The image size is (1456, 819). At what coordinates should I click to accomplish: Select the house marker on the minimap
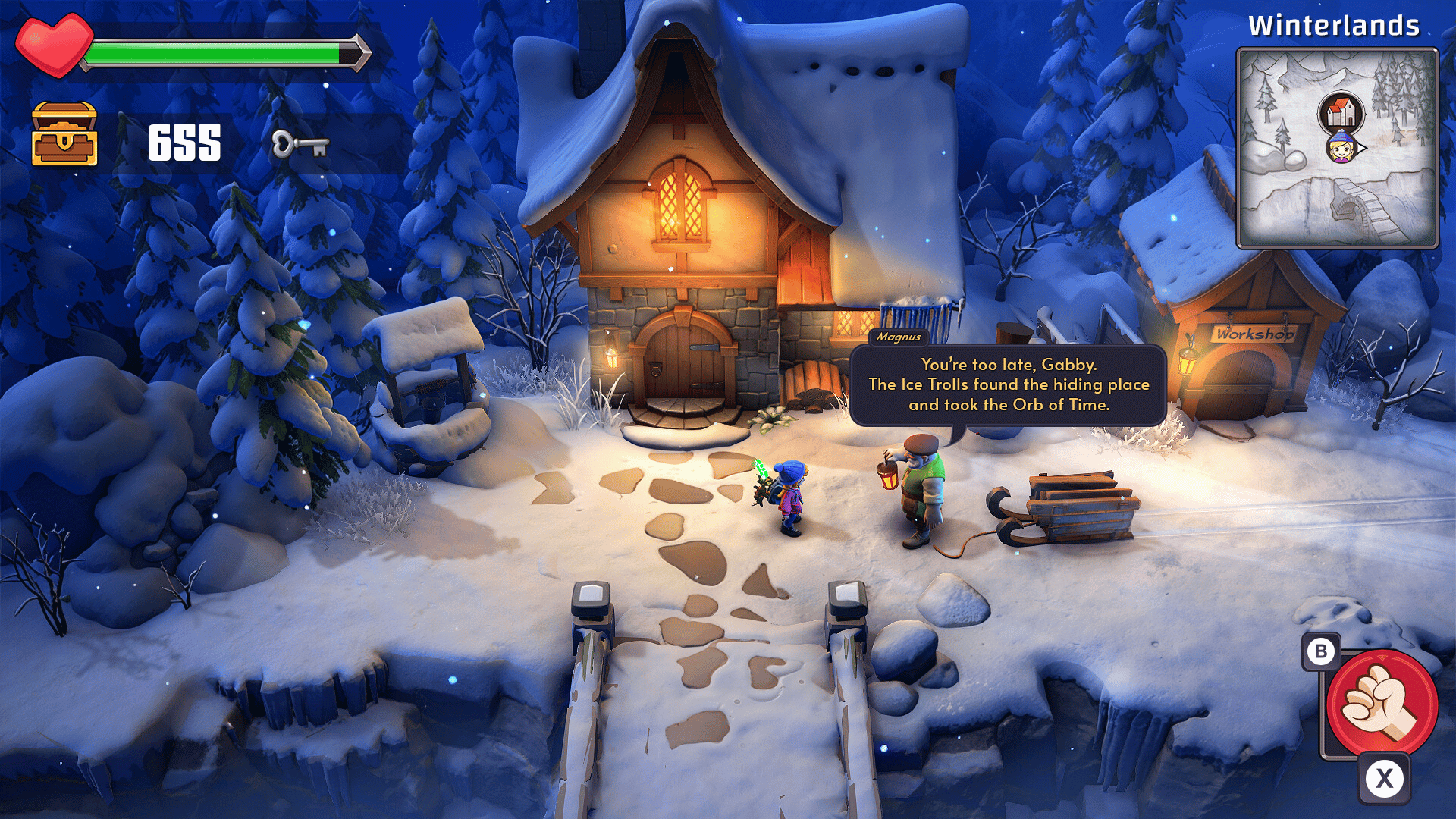tap(1341, 114)
